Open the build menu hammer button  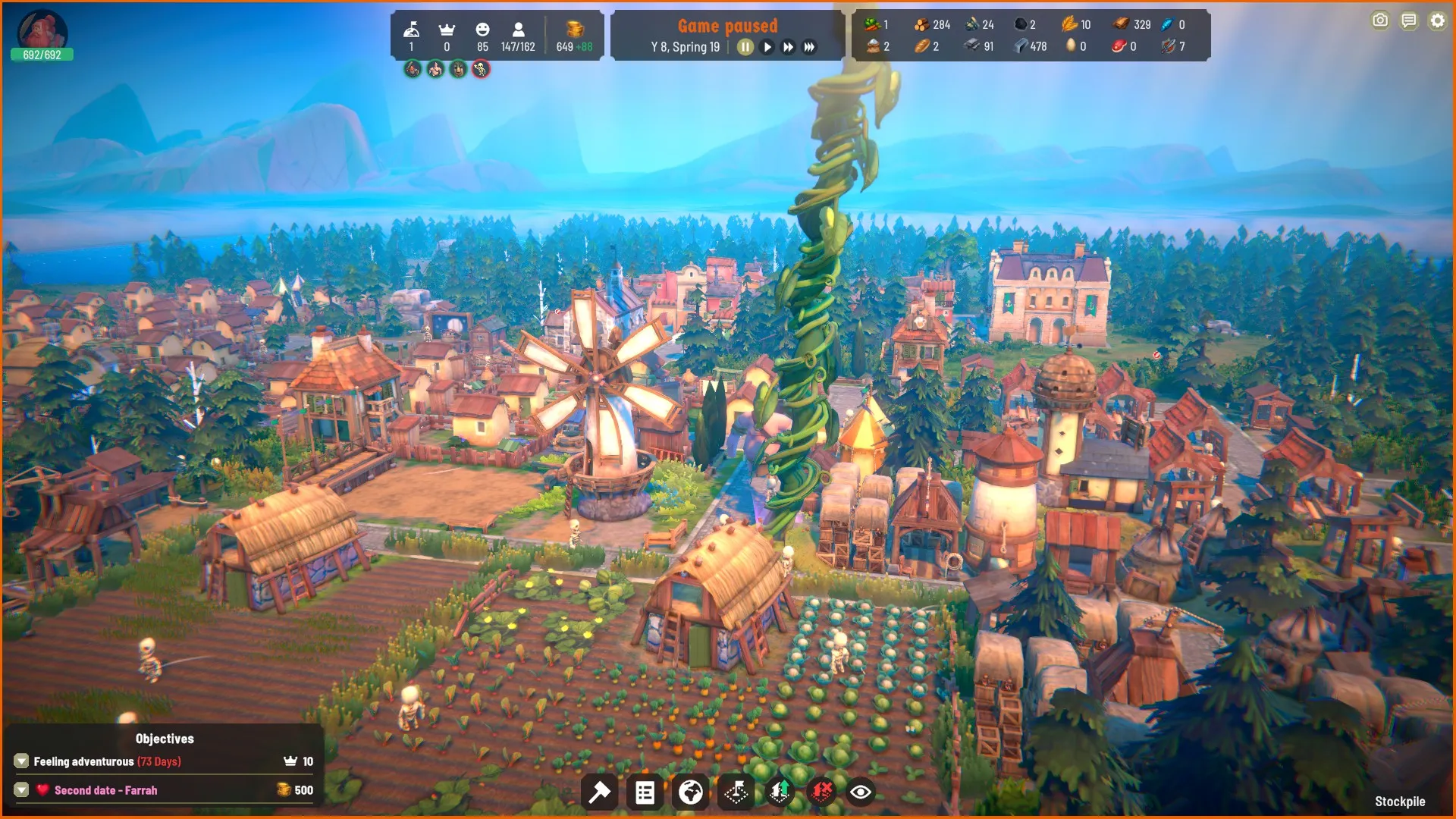599,792
